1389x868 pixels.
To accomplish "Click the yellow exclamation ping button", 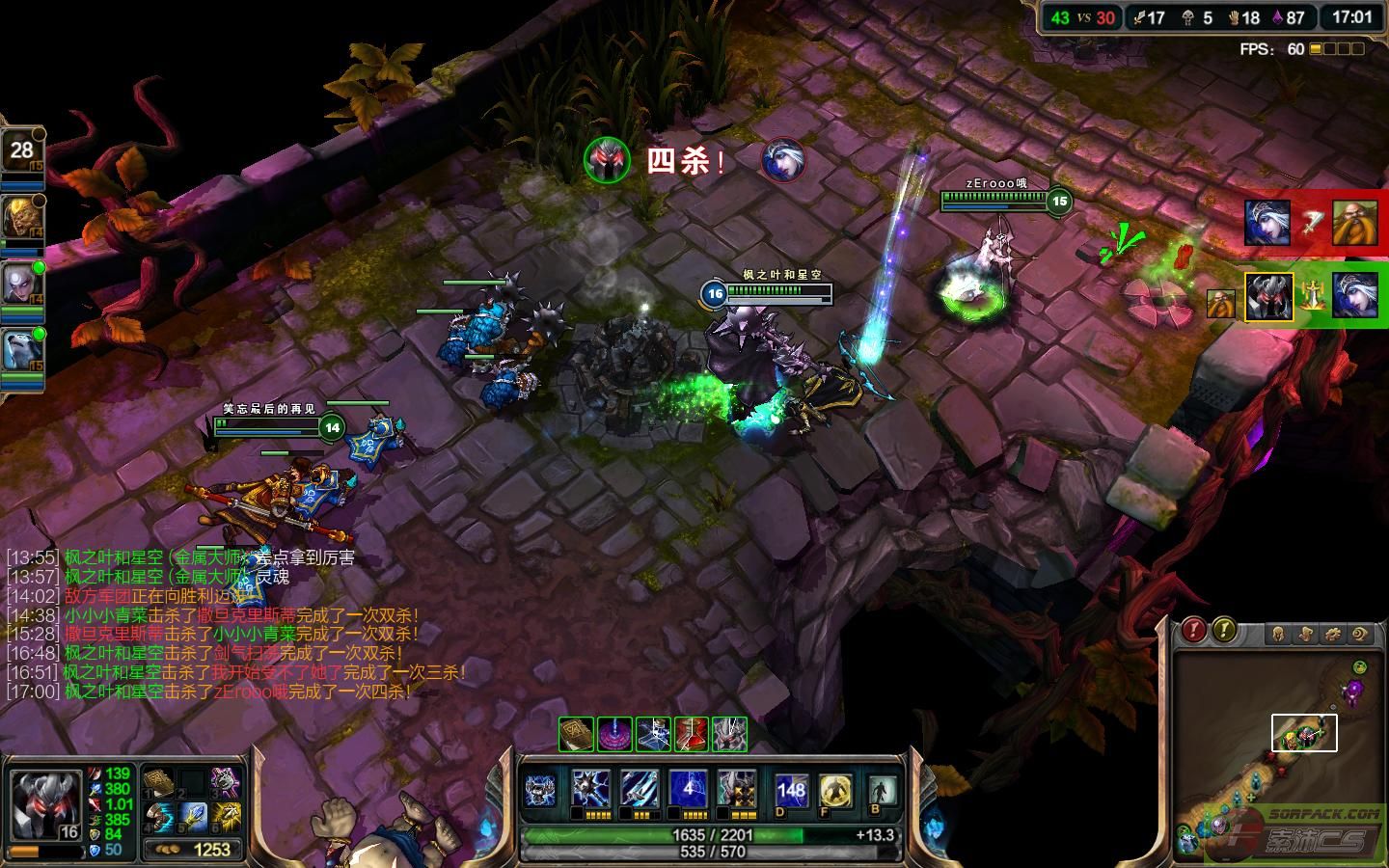I will [x=1224, y=631].
